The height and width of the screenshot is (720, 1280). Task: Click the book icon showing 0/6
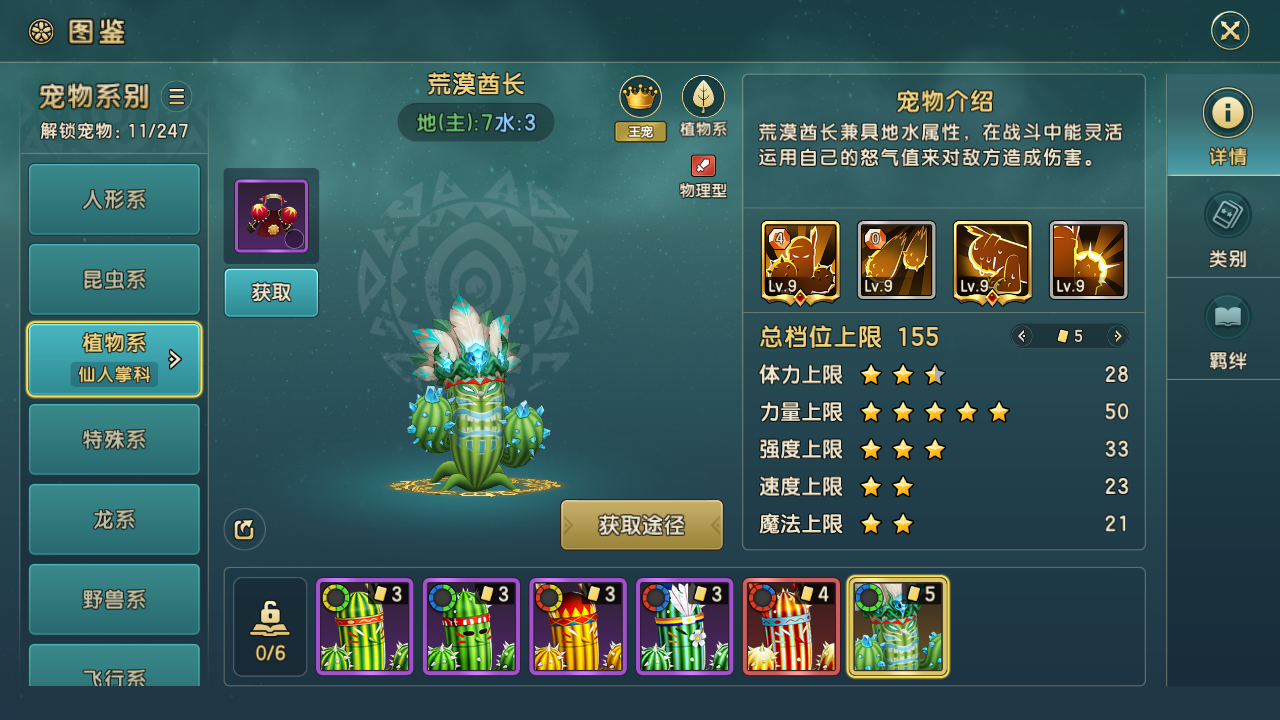tap(269, 625)
